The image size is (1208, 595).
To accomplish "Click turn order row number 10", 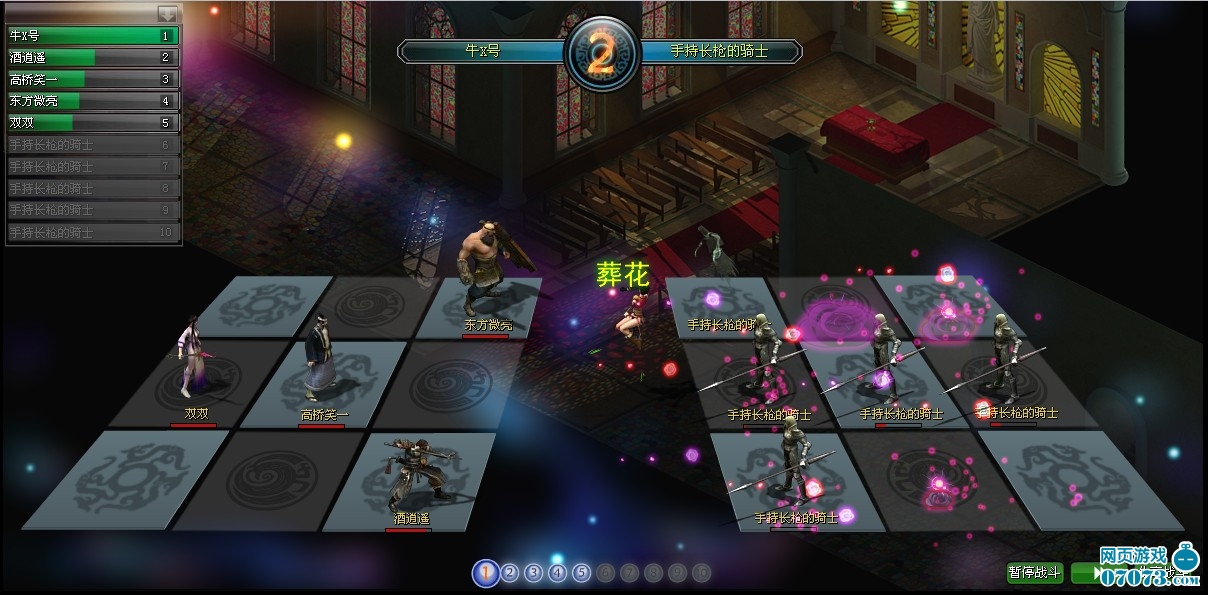I will 92,232.
